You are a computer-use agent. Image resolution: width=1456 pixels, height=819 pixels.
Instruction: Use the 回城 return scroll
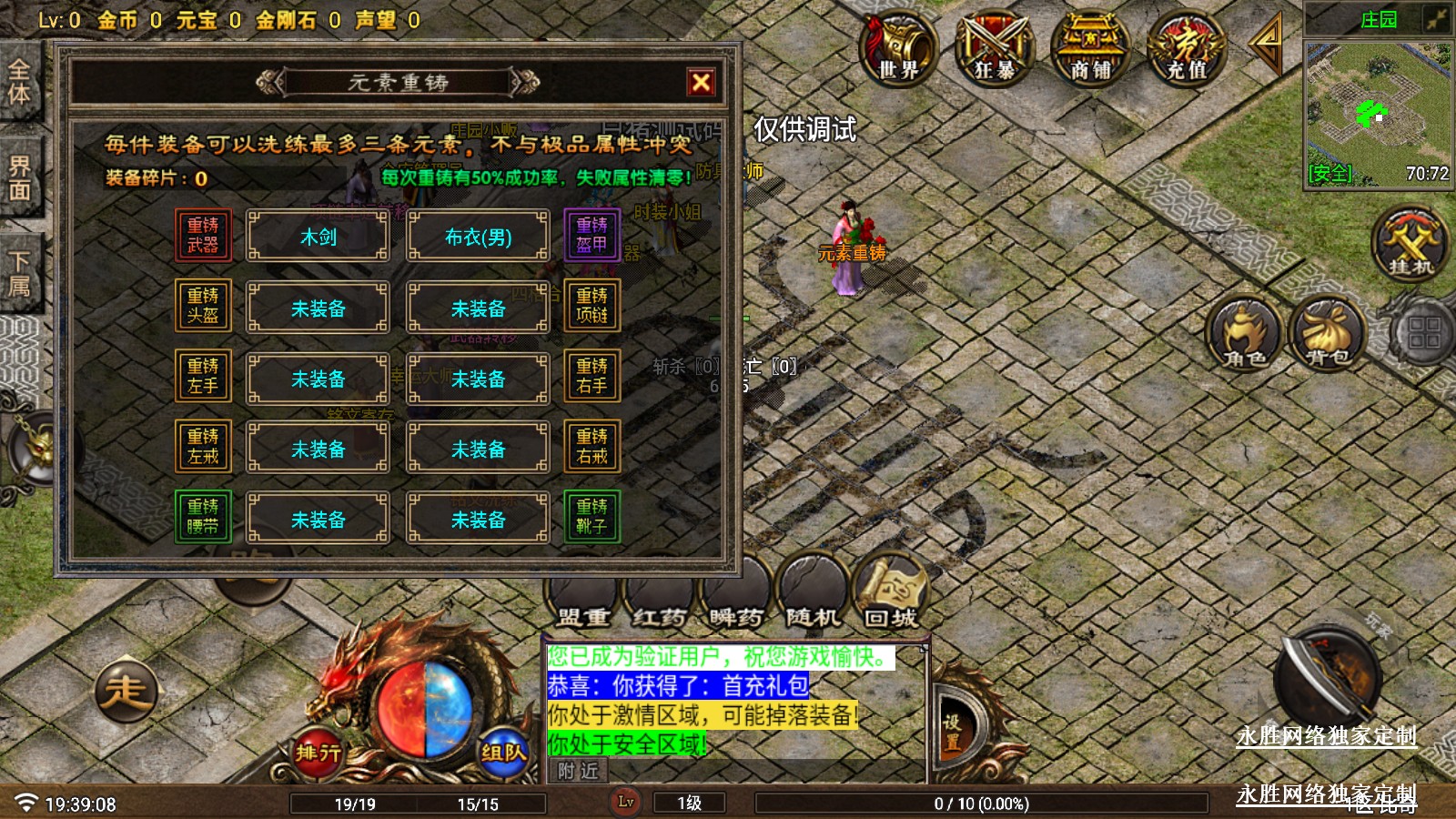(x=890, y=593)
